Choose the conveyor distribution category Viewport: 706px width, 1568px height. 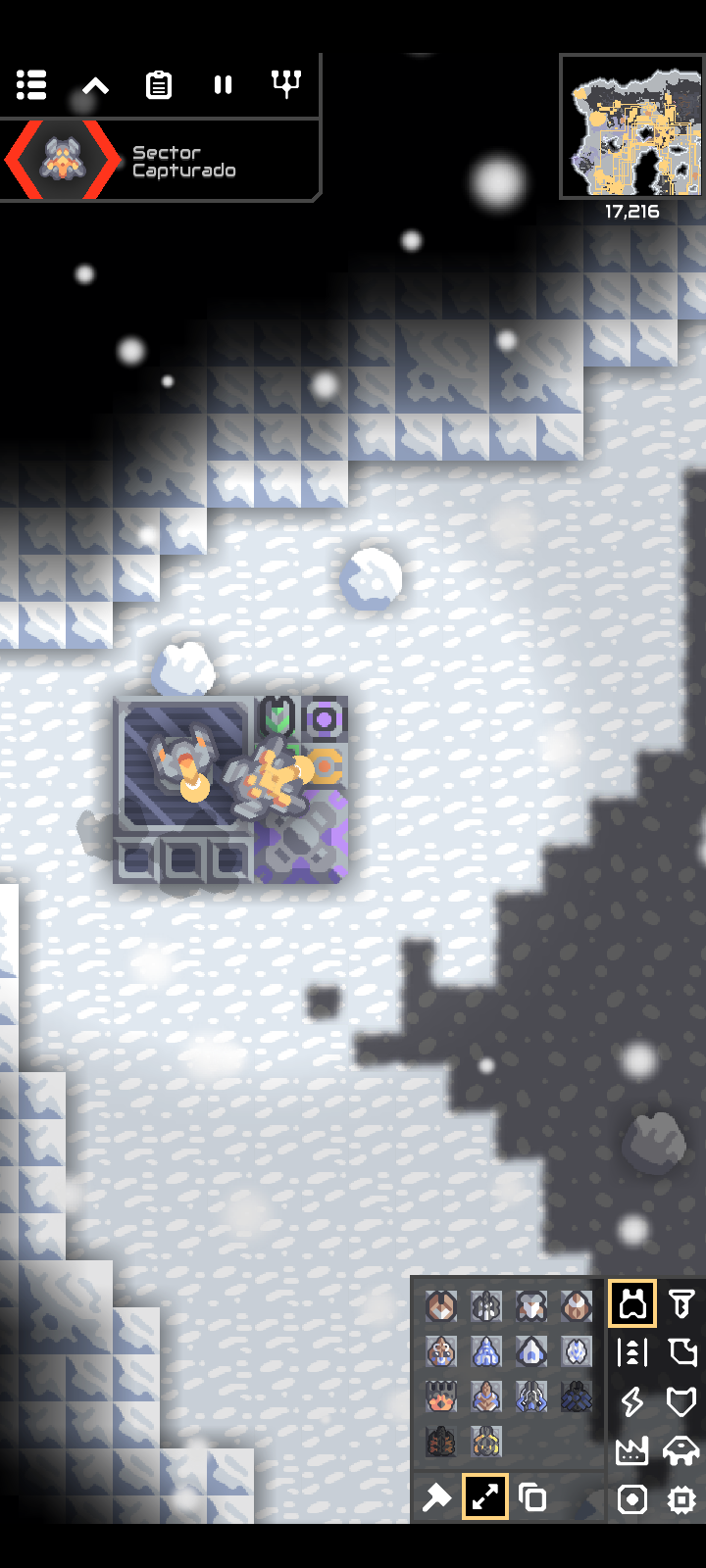(x=632, y=1353)
